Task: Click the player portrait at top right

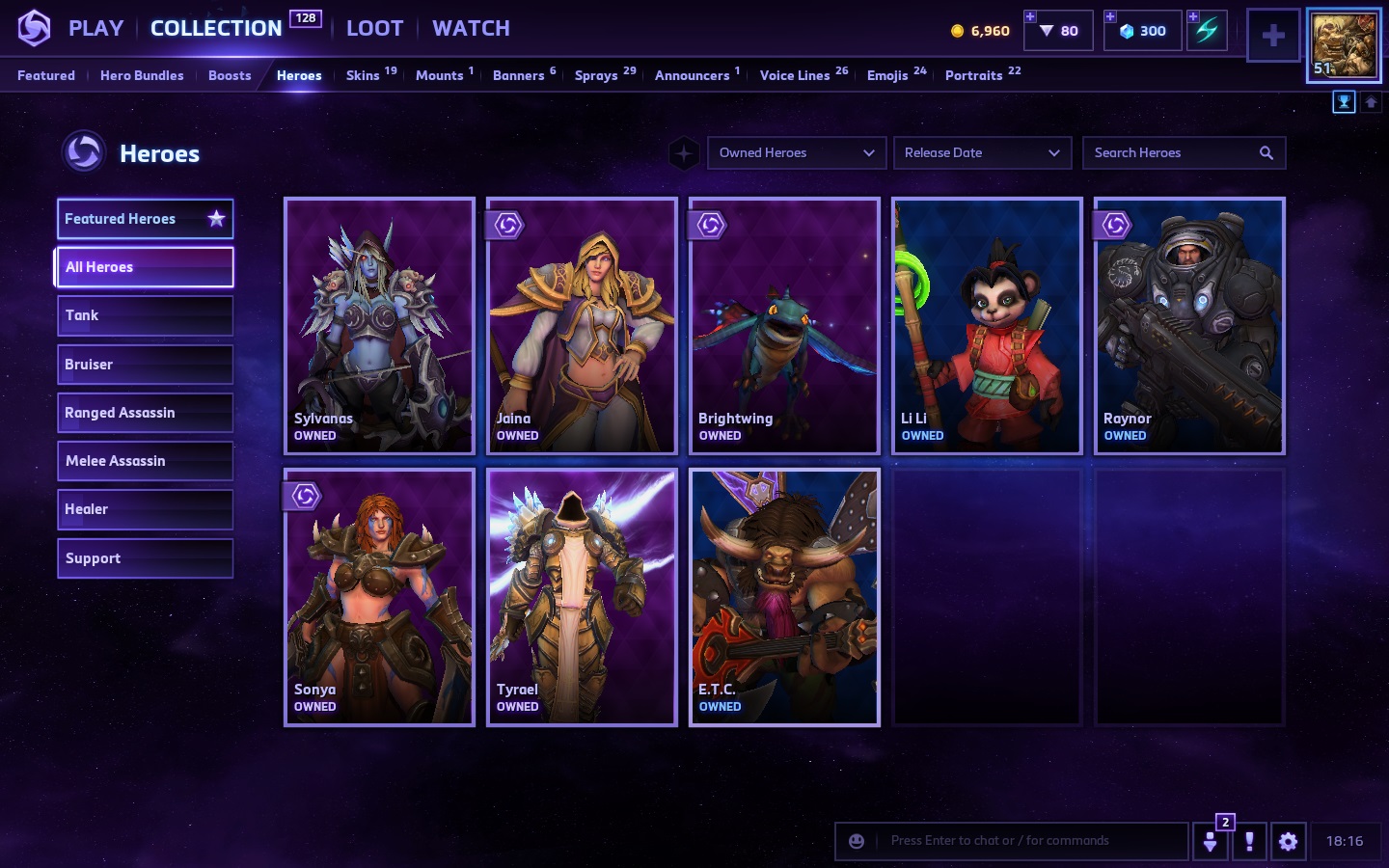Action: 1344,45
